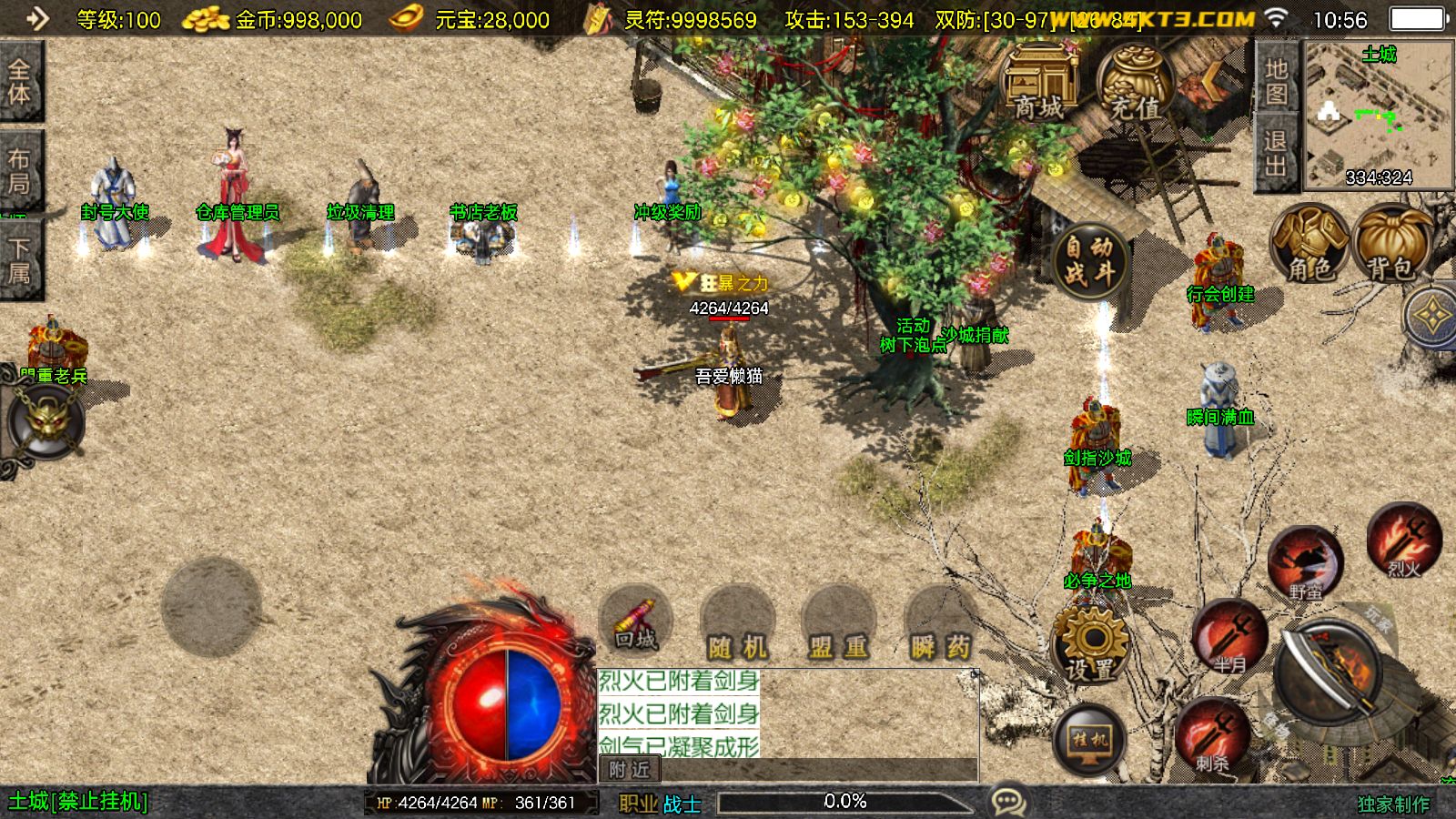The height and width of the screenshot is (819, 1456).
Task: Activate the 盟重 teleport slot
Action: pyautogui.click(x=838, y=625)
